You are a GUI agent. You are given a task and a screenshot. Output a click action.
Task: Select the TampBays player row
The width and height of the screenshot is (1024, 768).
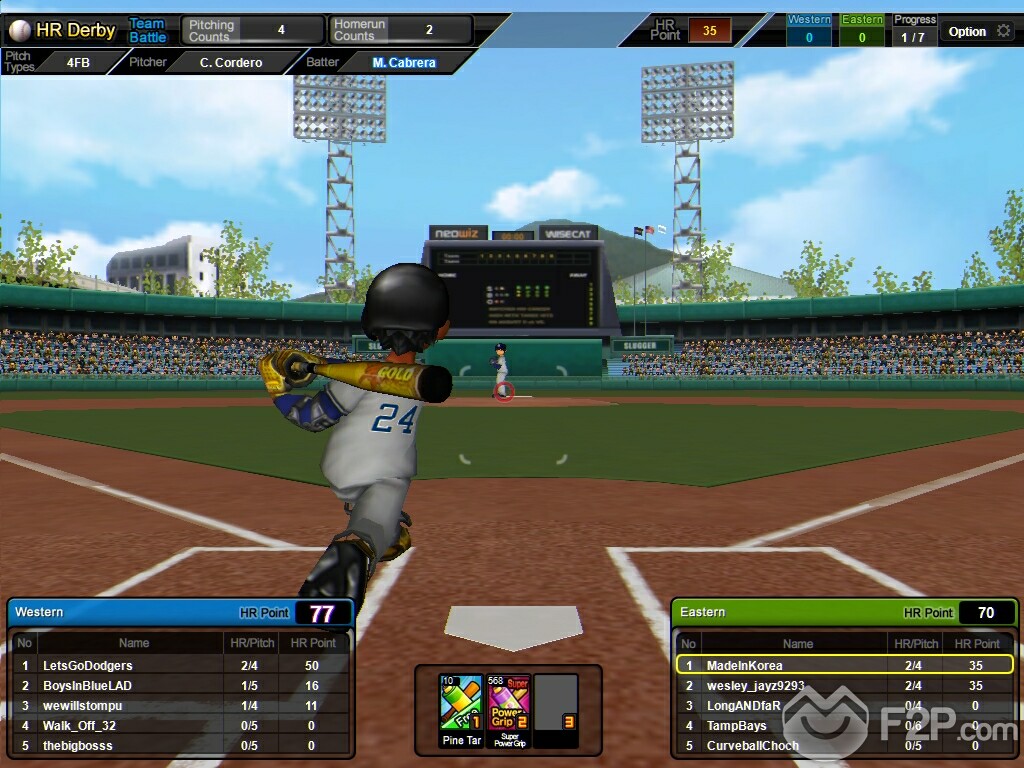[x=737, y=725]
